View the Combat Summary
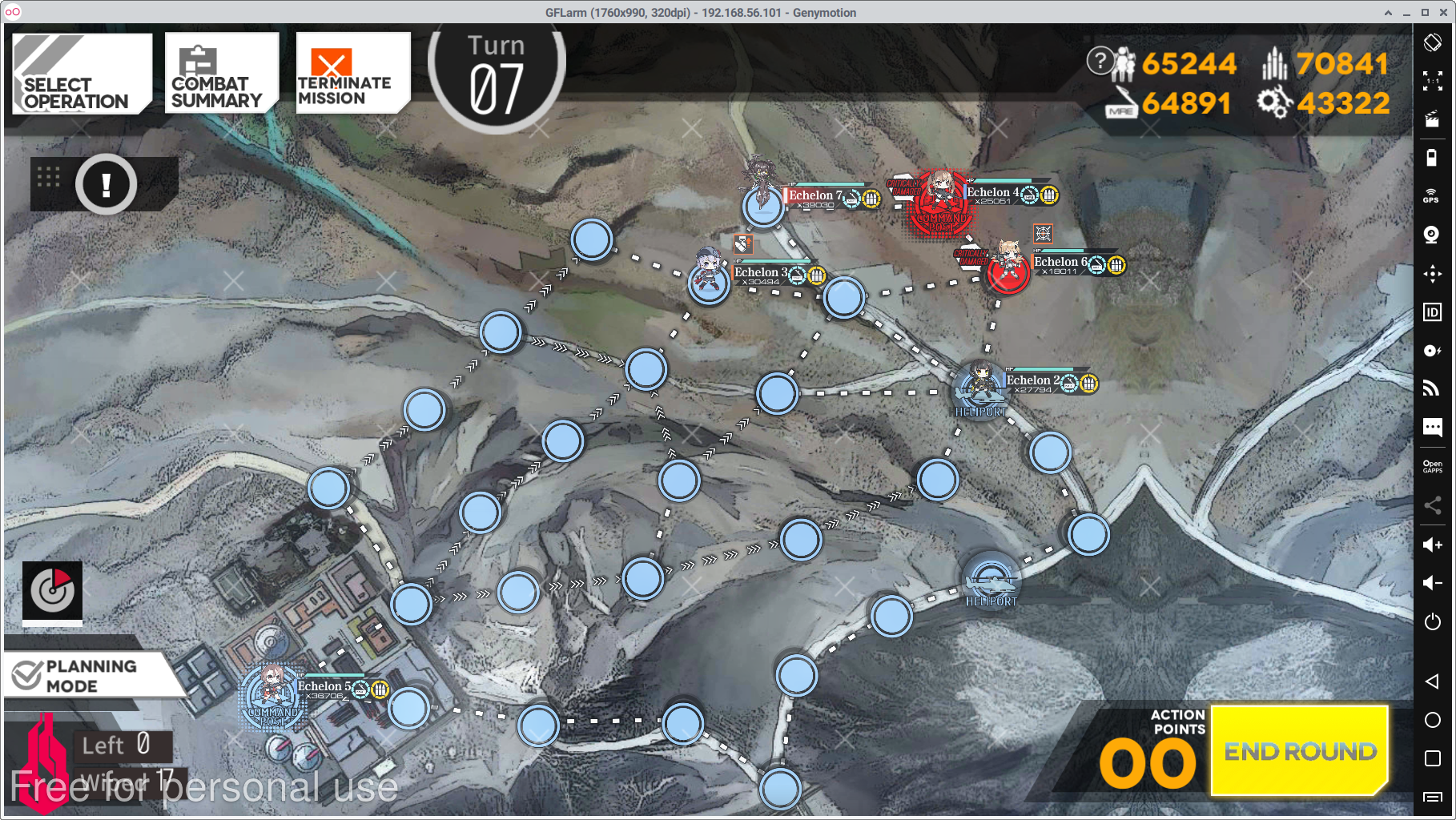Image resolution: width=1456 pixels, height=820 pixels. [x=221, y=74]
